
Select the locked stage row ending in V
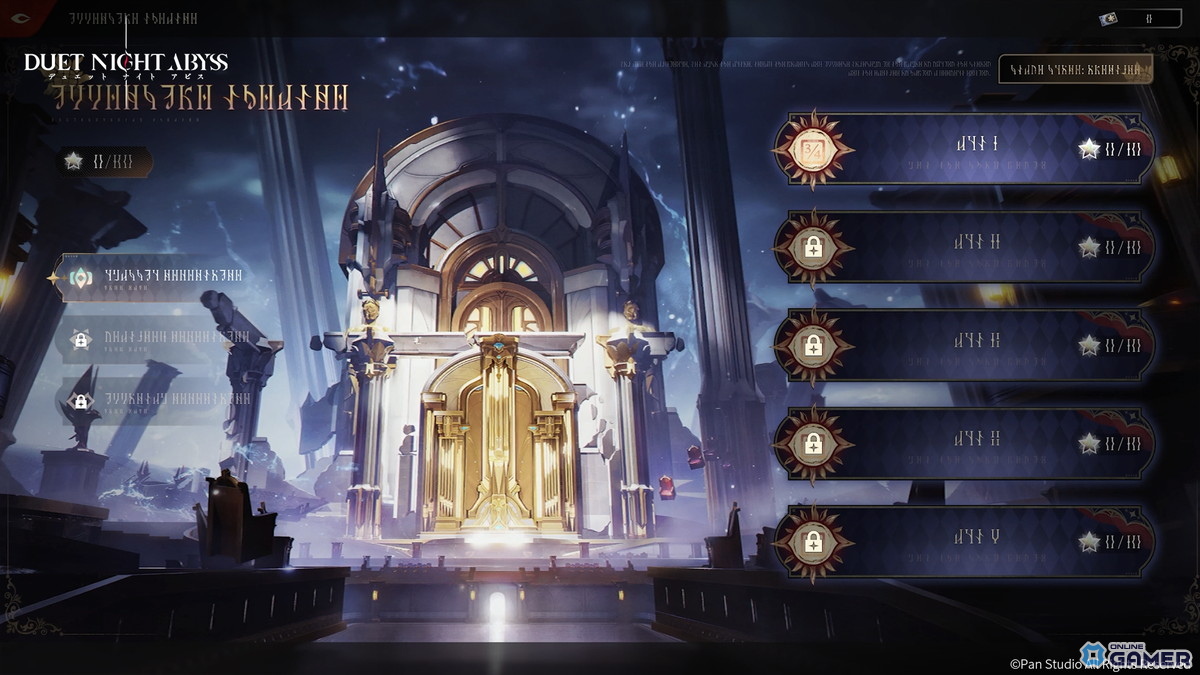pos(965,541)
